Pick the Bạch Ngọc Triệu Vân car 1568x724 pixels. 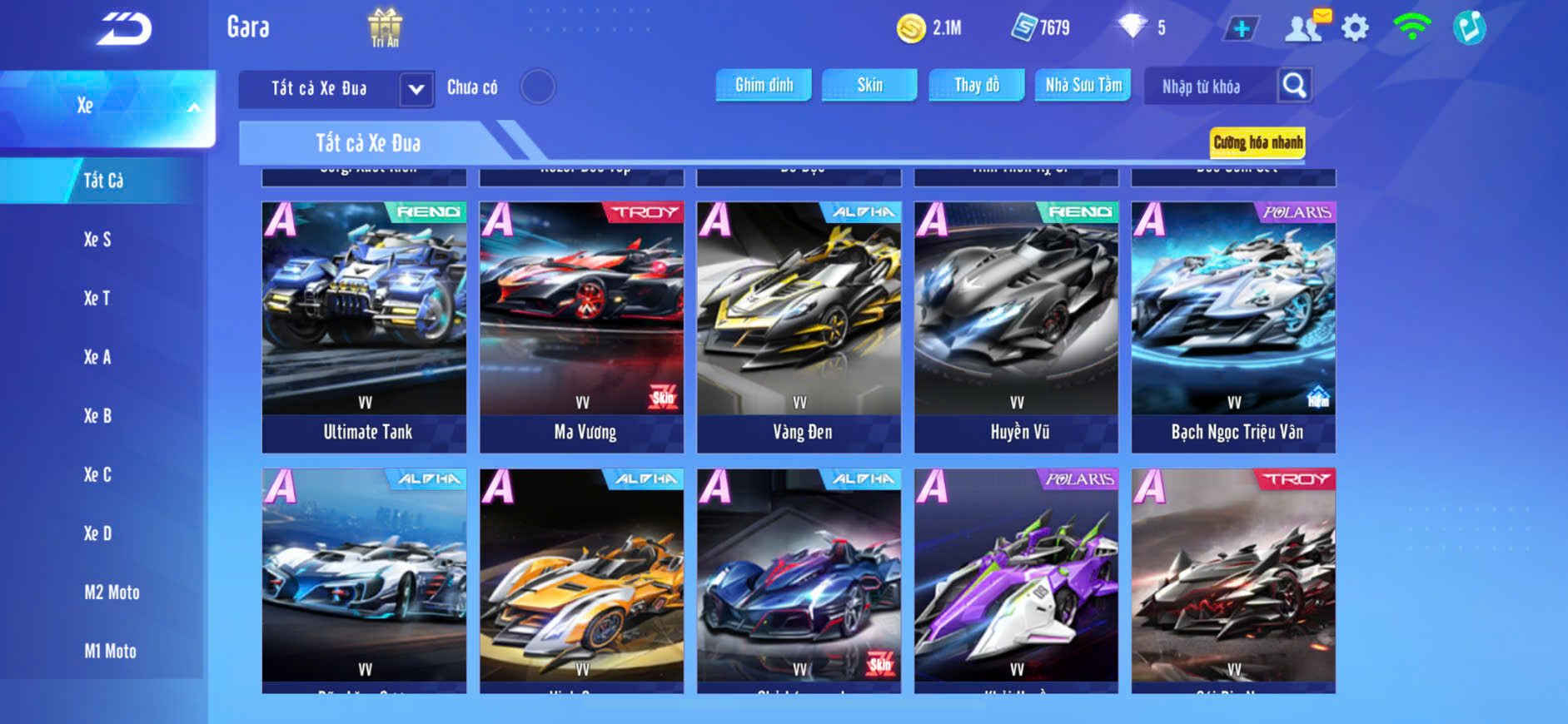coord(1233,326)
